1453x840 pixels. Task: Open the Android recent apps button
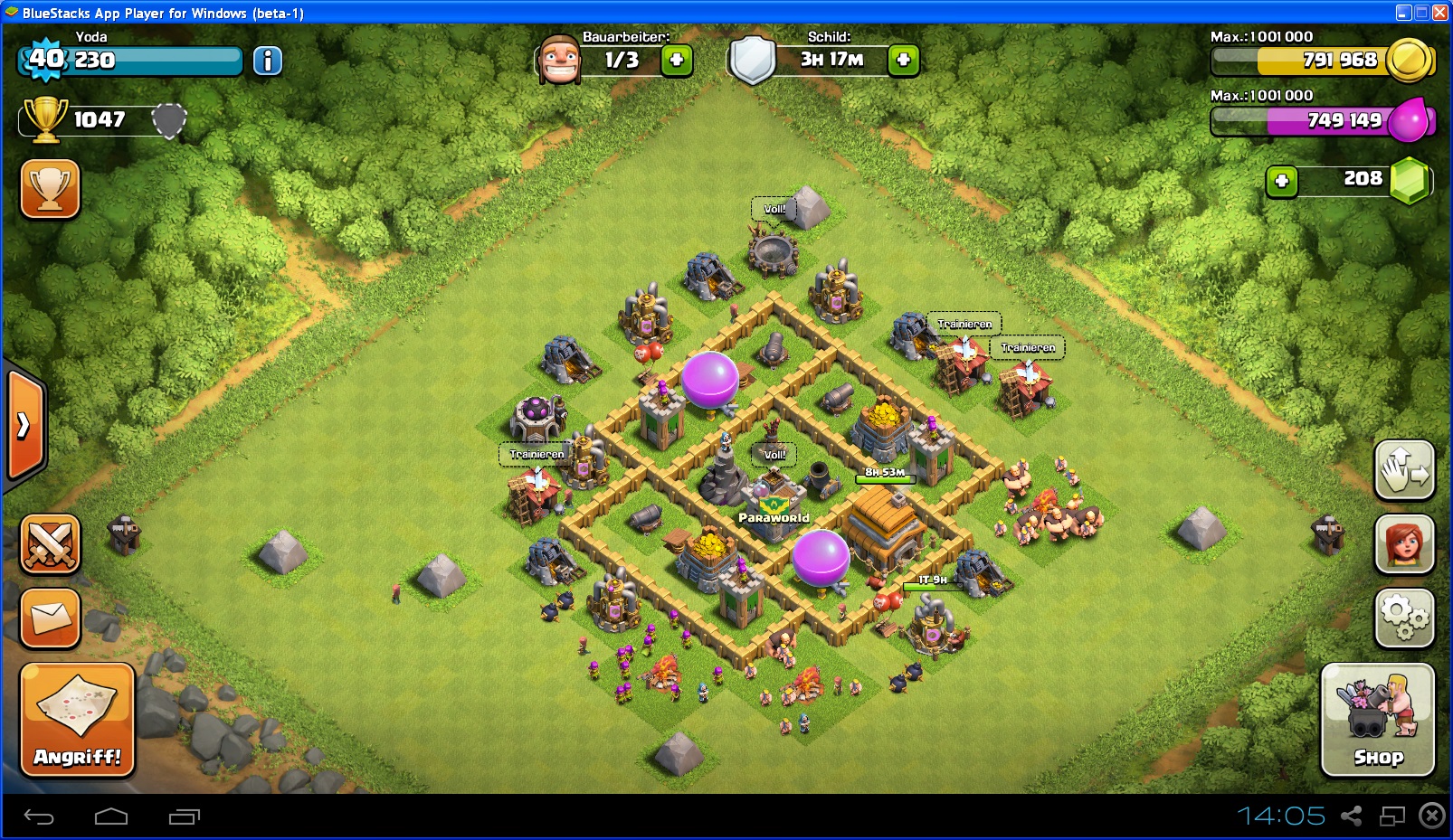(184, 817)
